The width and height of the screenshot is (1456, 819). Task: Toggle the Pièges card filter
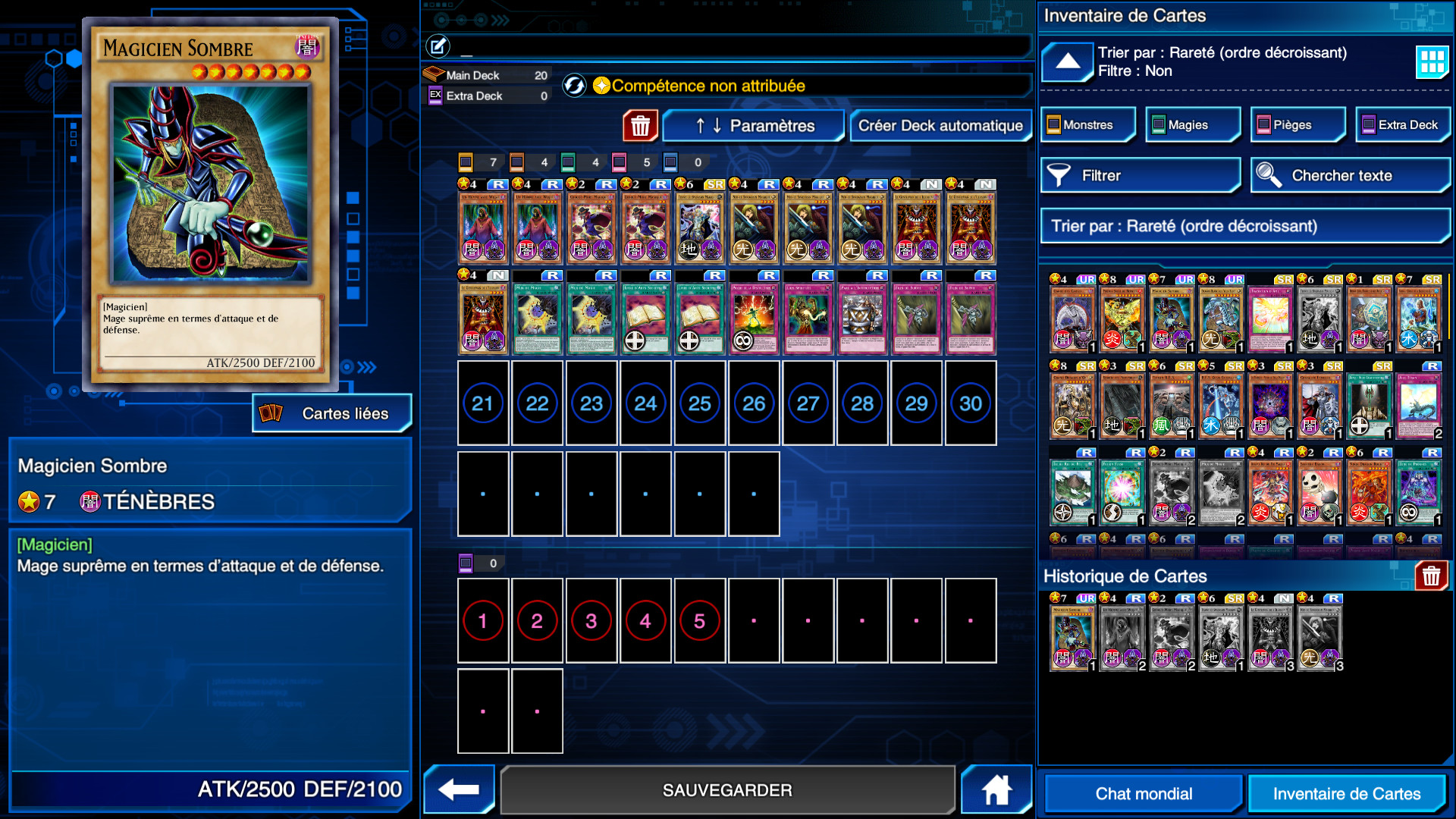click(x=1297, y=124)
